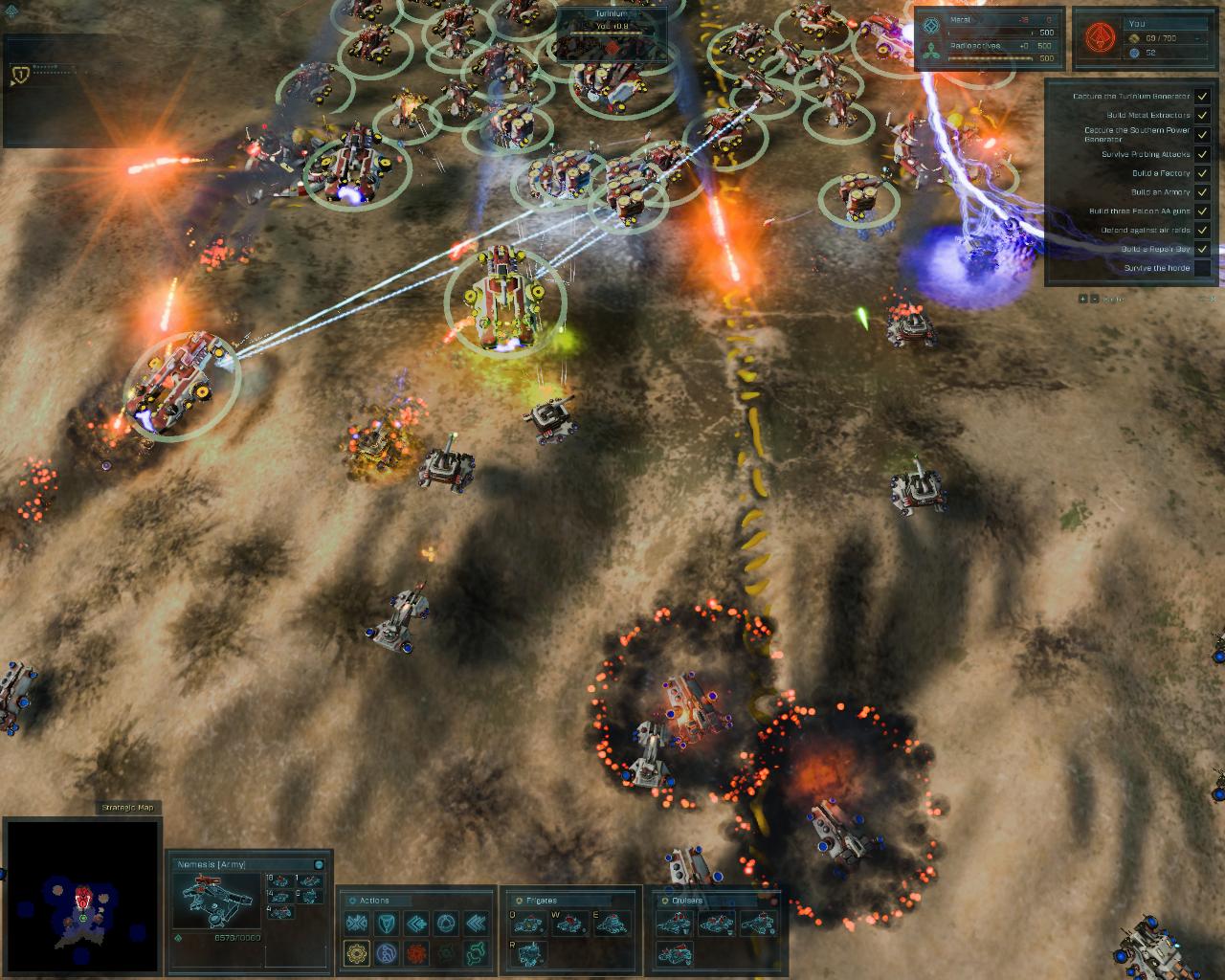Activate the red burst action icon
The image size is (1225, 980).
pyautogui.click(x=416, y=953)
